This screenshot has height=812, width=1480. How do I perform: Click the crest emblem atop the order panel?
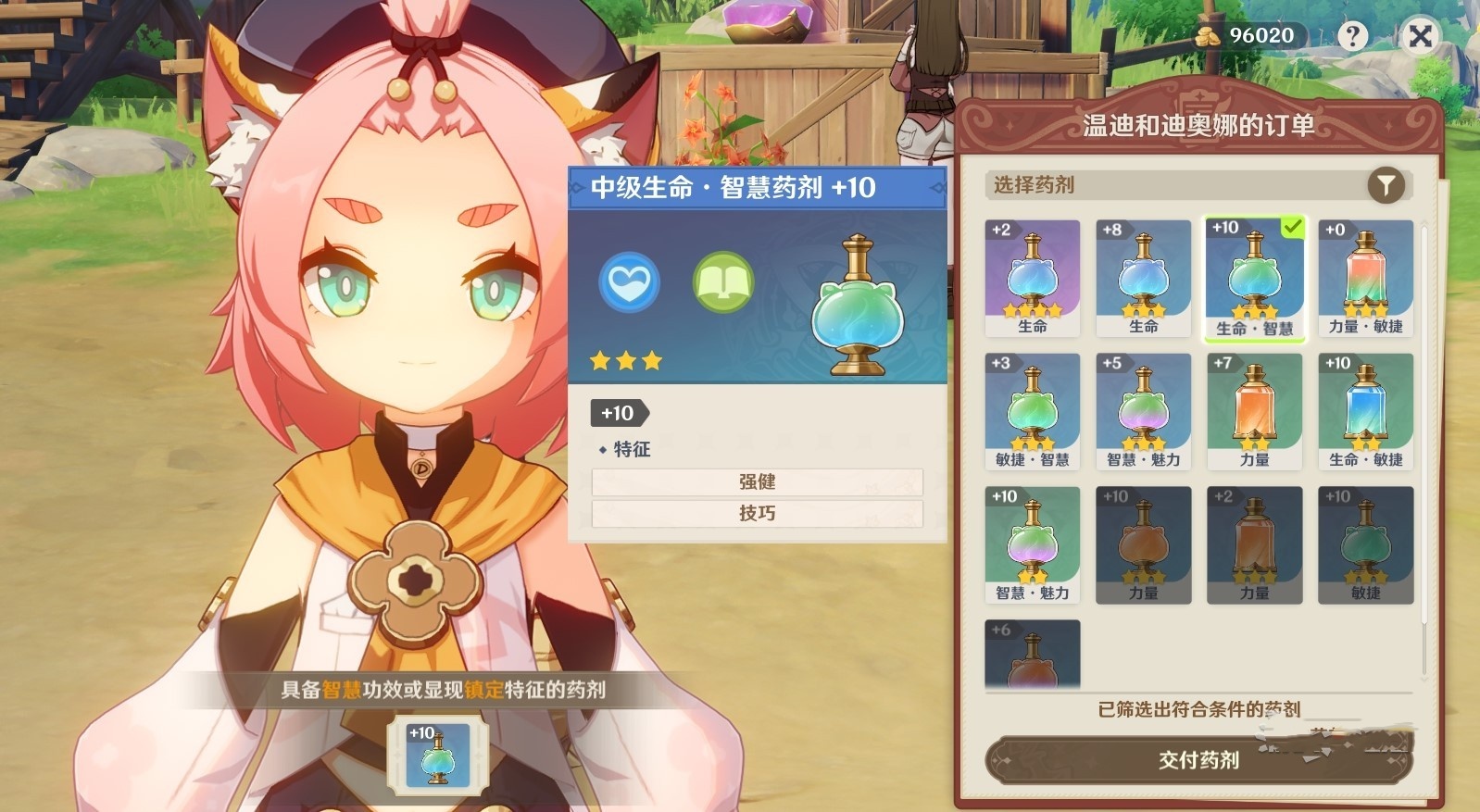click(1199, 100)
